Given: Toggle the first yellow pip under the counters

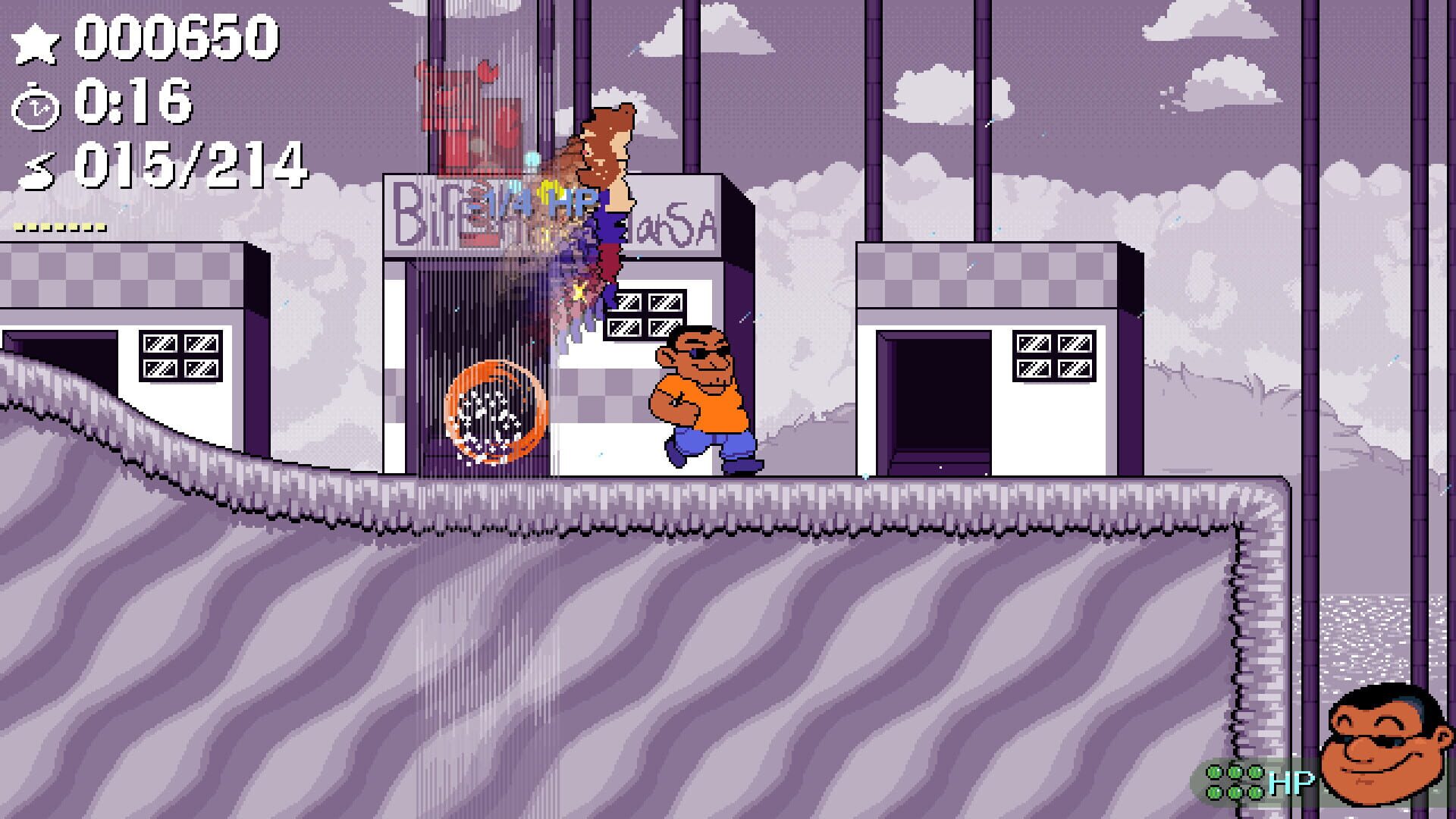Looking at the screenshot, I should [x=17, y=224].
